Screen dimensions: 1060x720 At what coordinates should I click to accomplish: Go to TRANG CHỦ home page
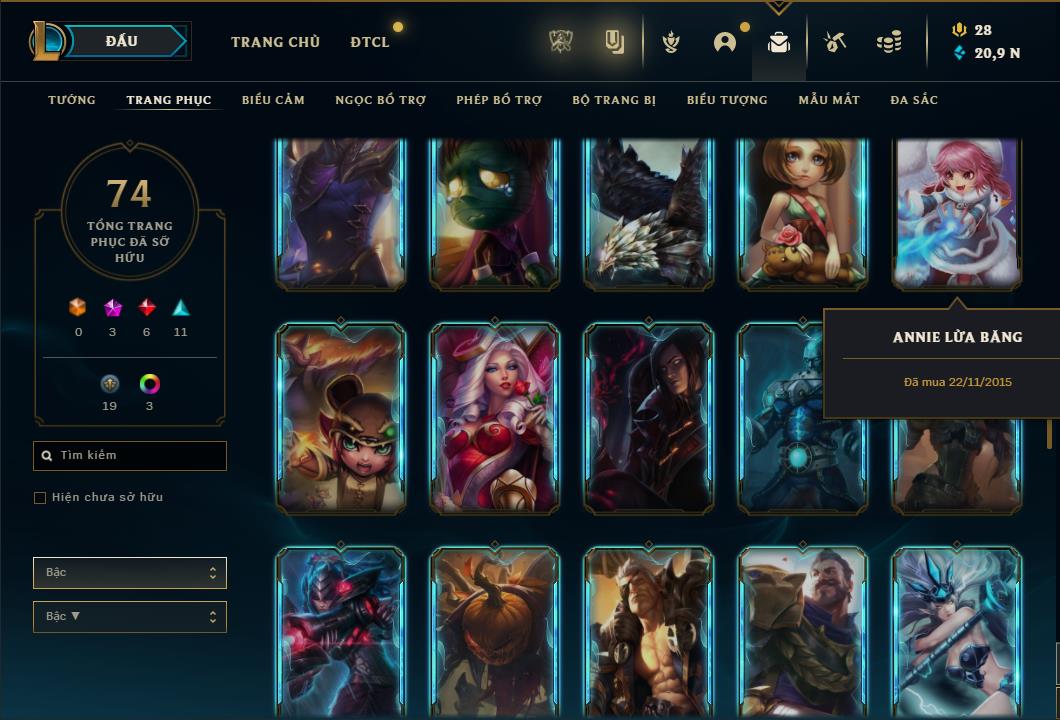click(x=275, y=42)
